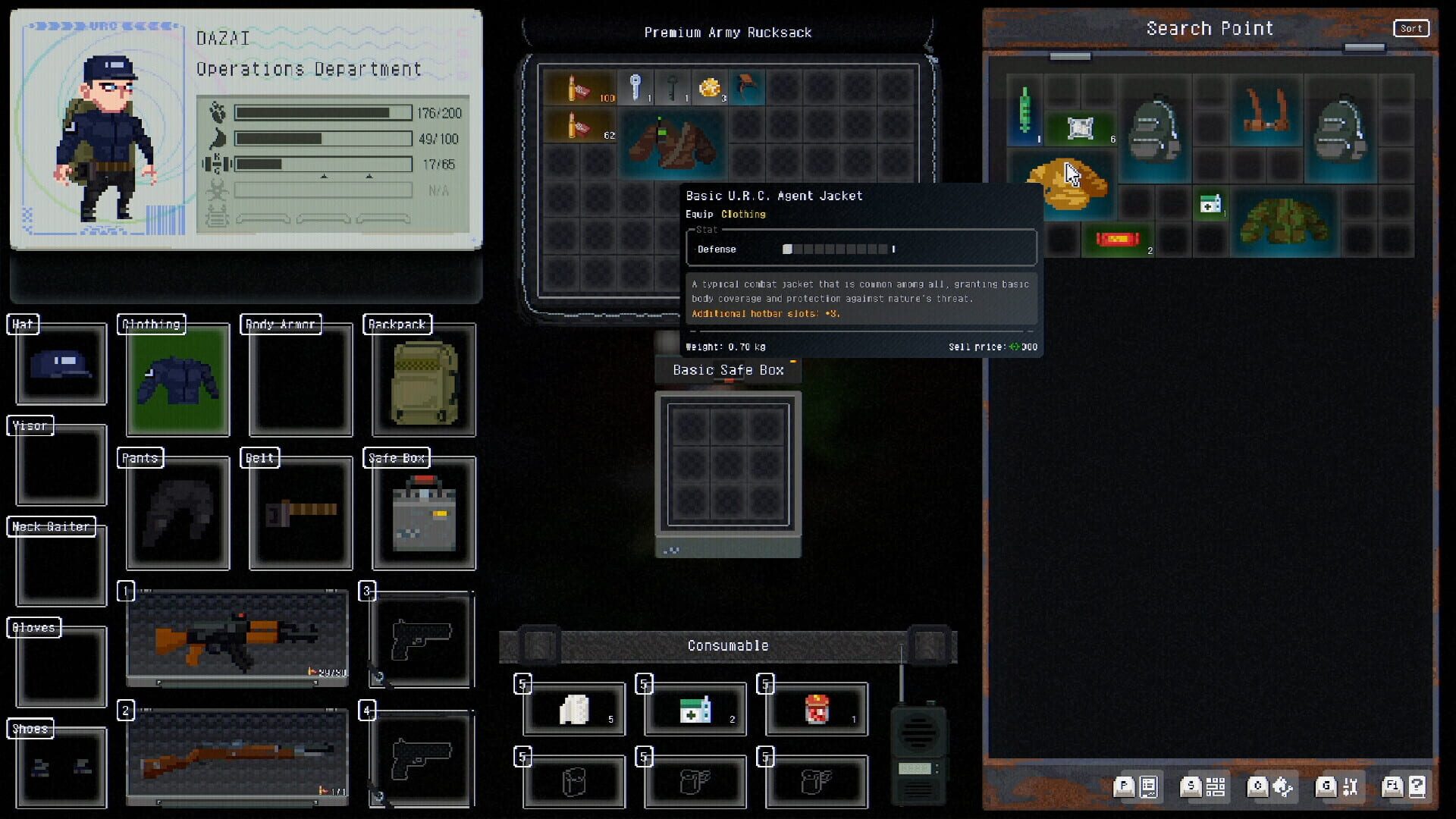
Task: Pick up the first aid kit in Search Point
Action: pos(1212,205)
